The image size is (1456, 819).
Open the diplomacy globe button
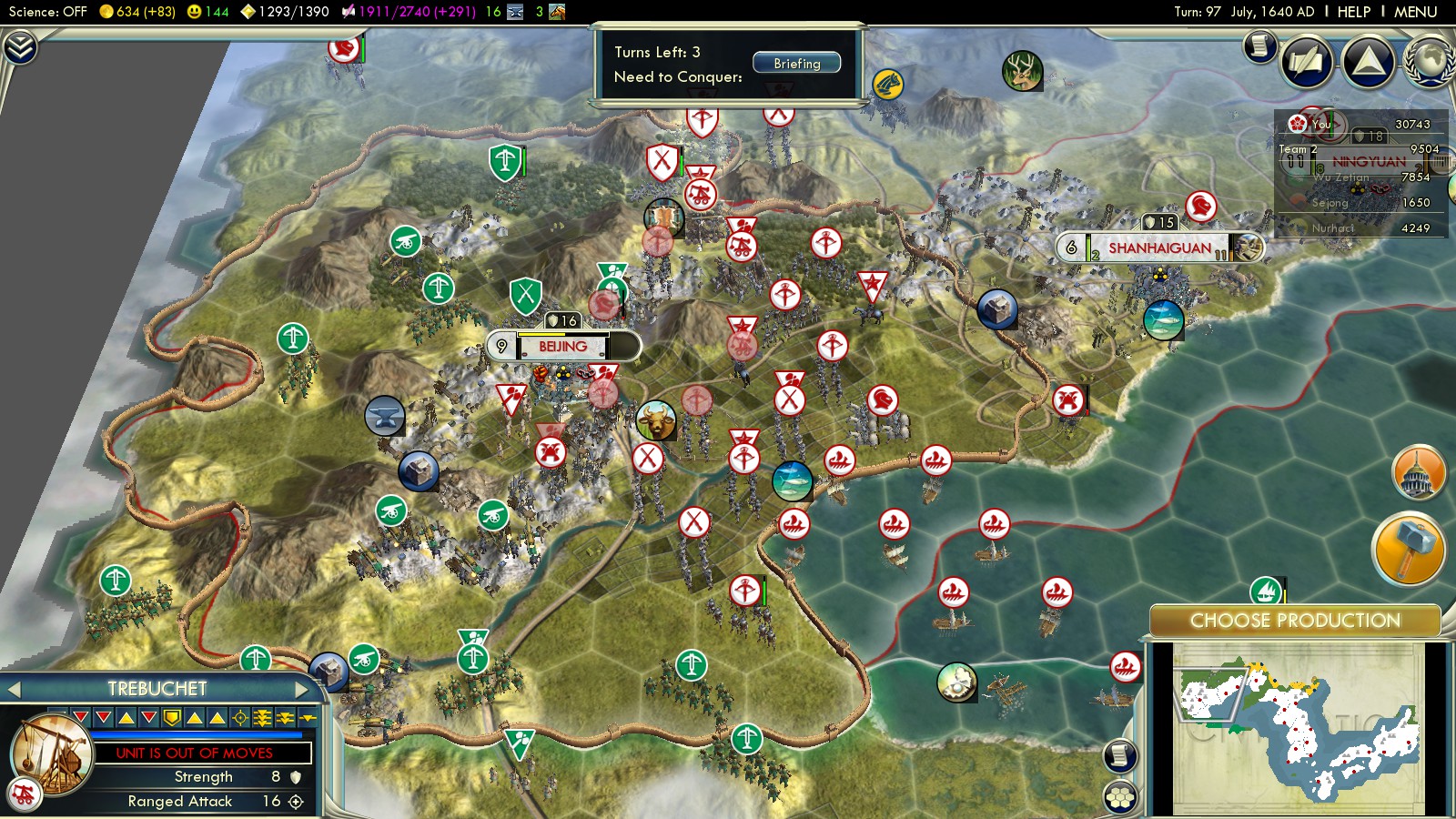coord(1429,62)
